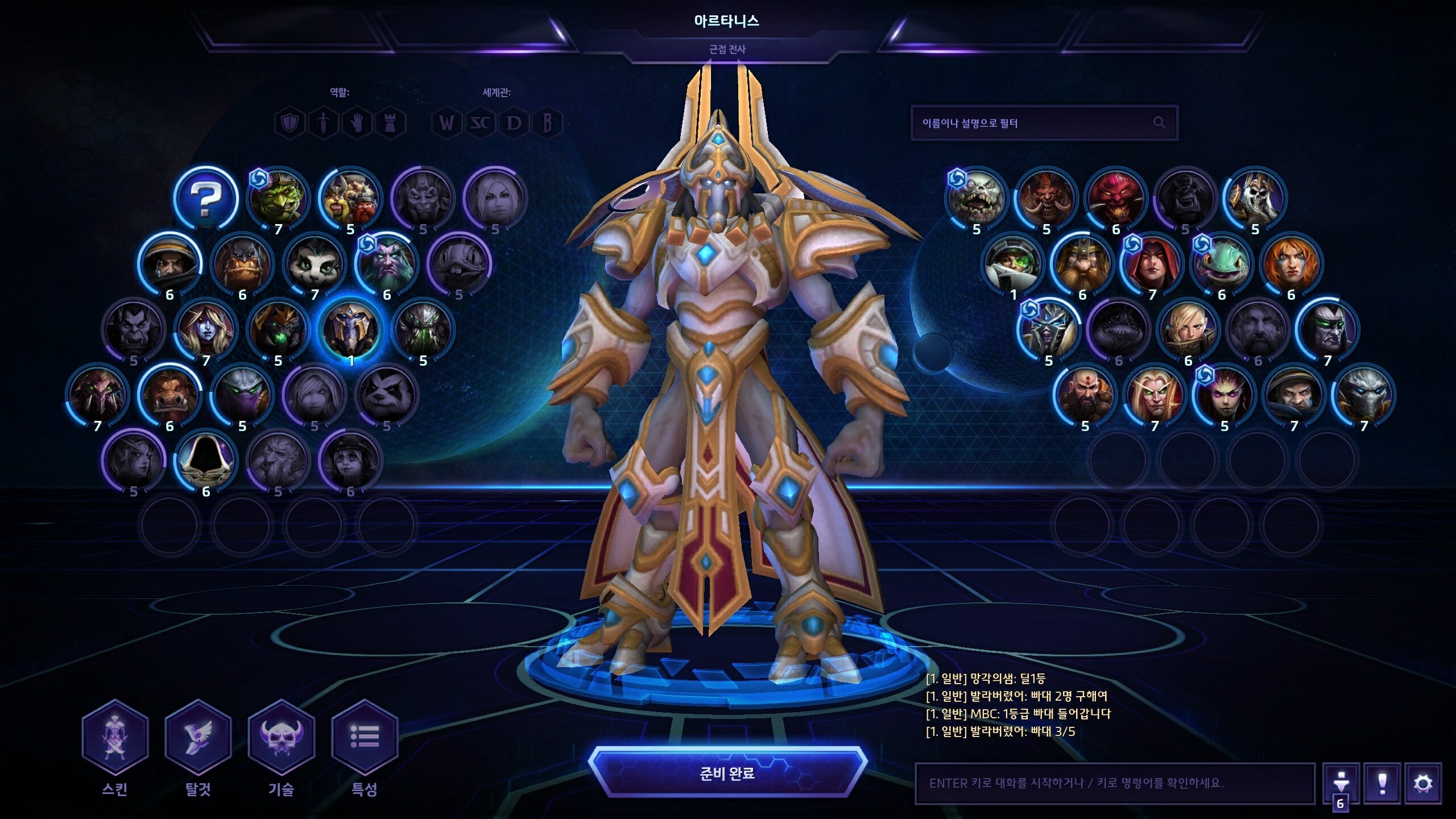Choose the Kerrigan hero portrait

[1224, 395]
